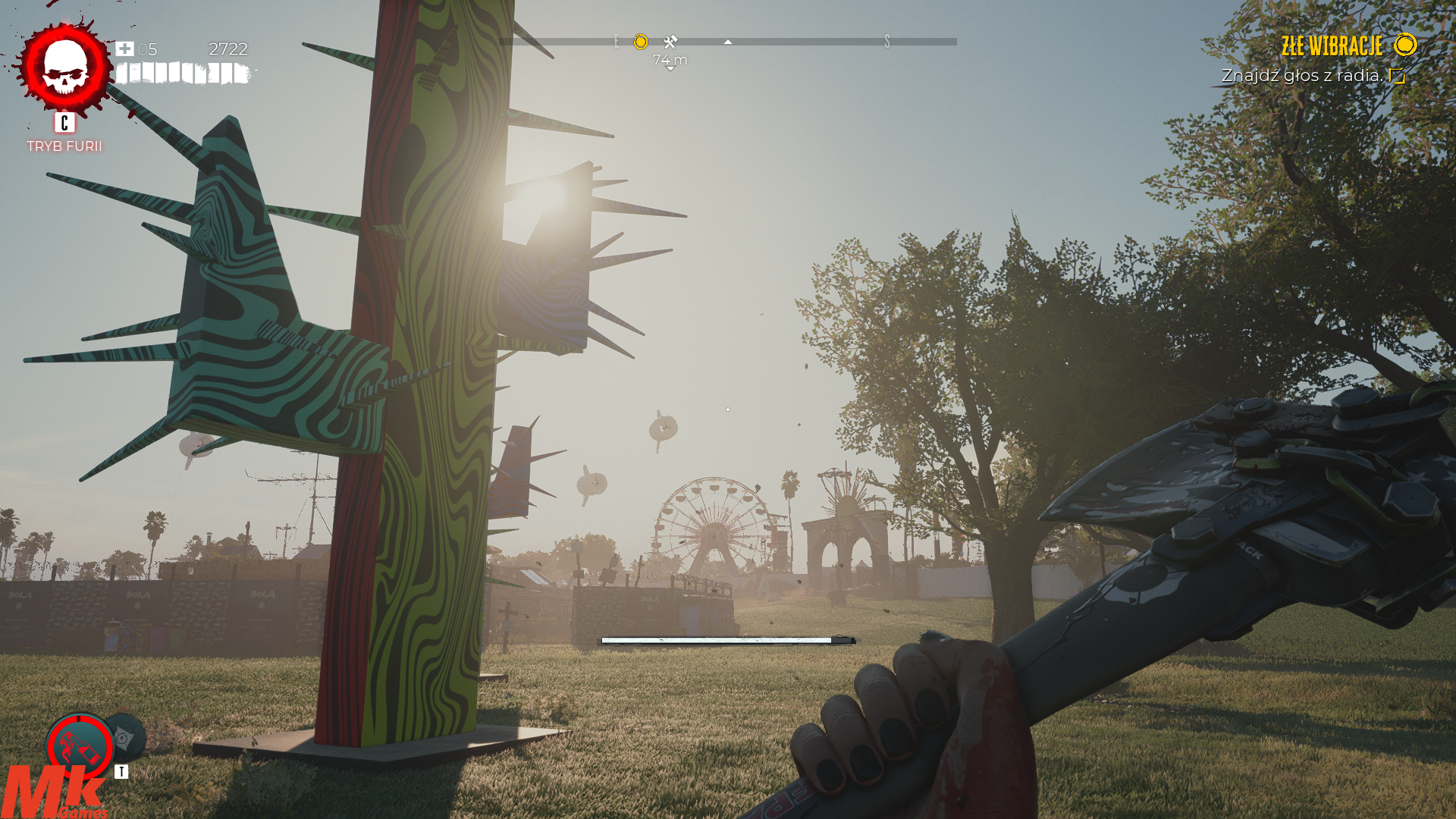Activate the Tryb Furii skull icon
This screenshot has height=819, width=1456.
pos(65,68)
